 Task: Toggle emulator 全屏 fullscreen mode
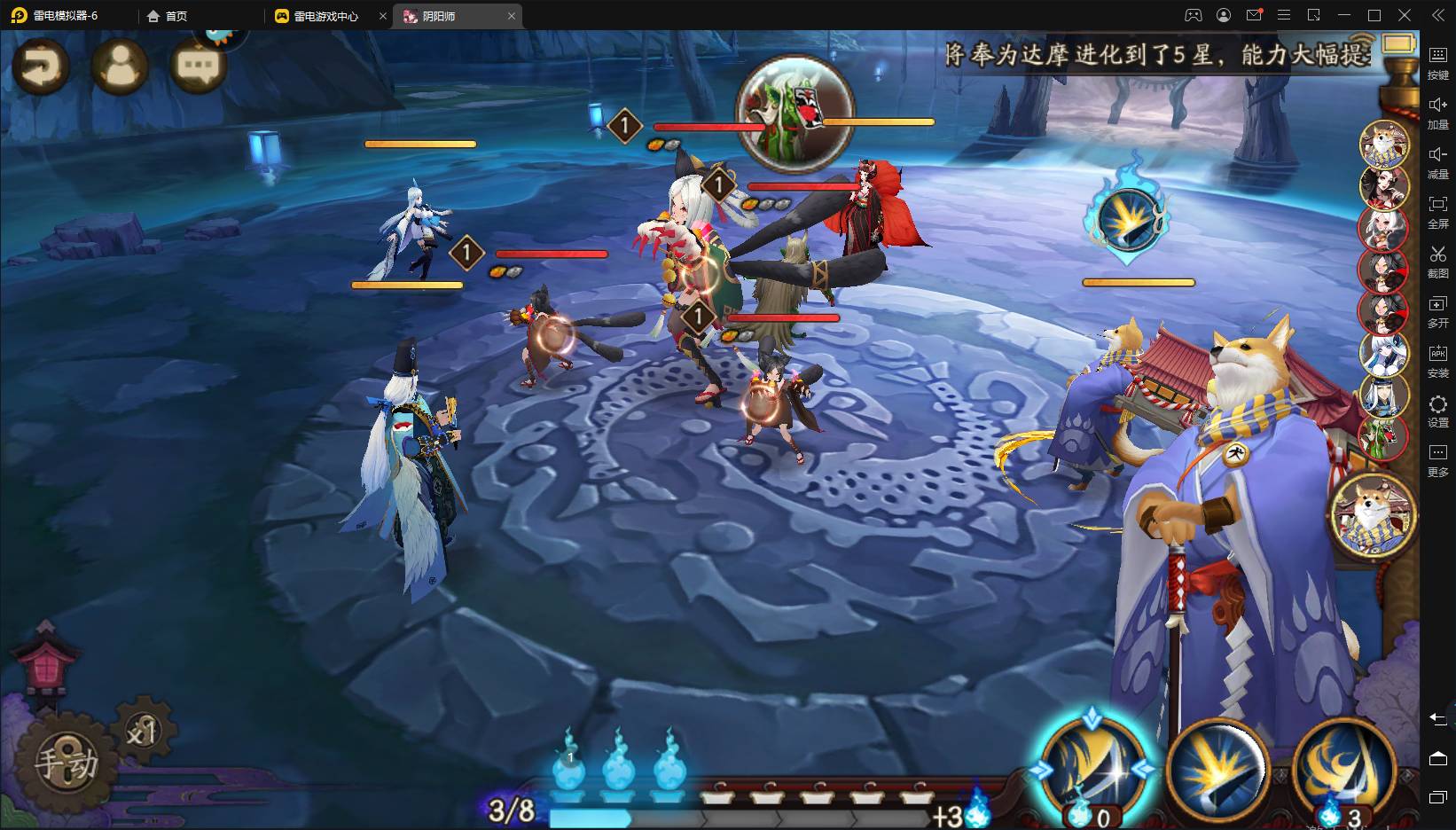pyautogui.click(x=1437, y=212)
